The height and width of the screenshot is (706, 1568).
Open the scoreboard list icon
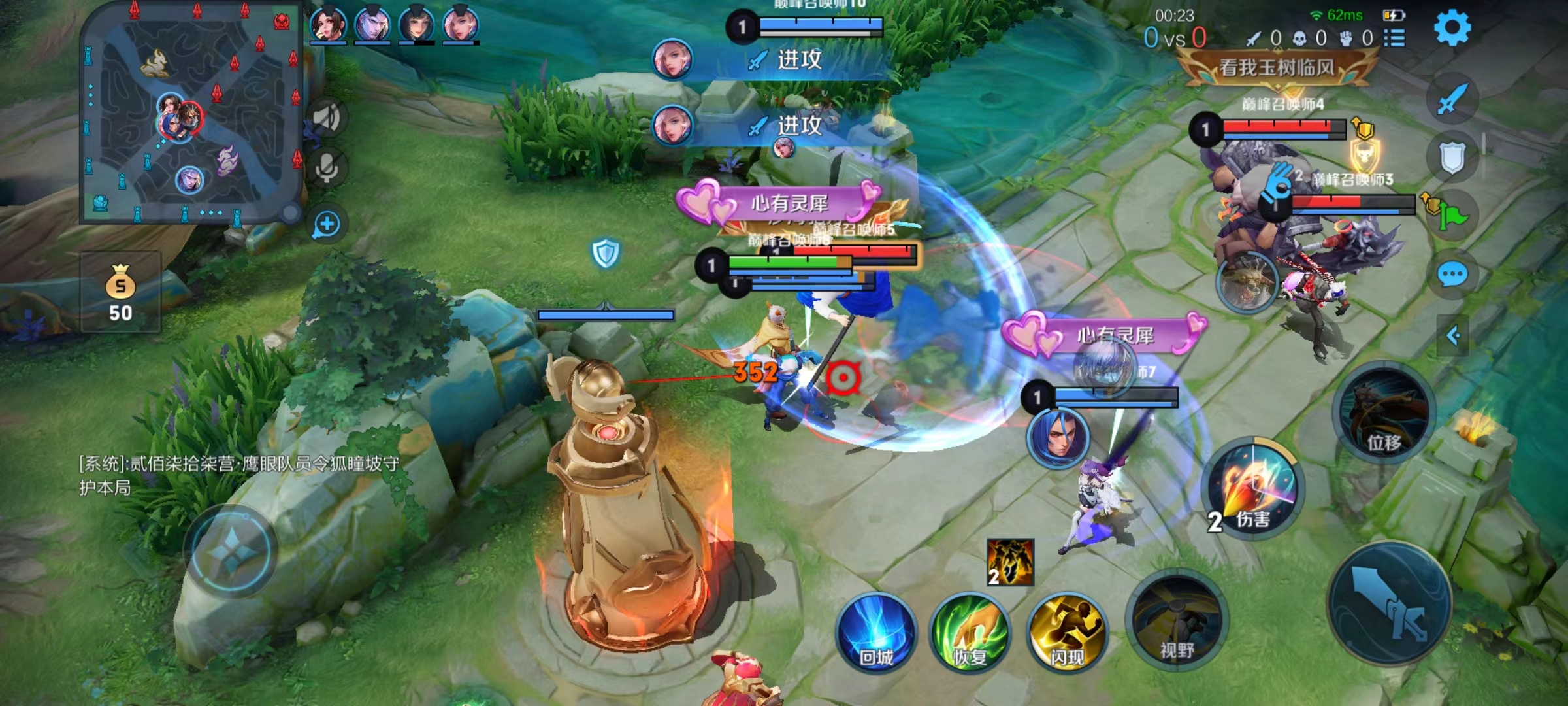[x=1394, y=38]
